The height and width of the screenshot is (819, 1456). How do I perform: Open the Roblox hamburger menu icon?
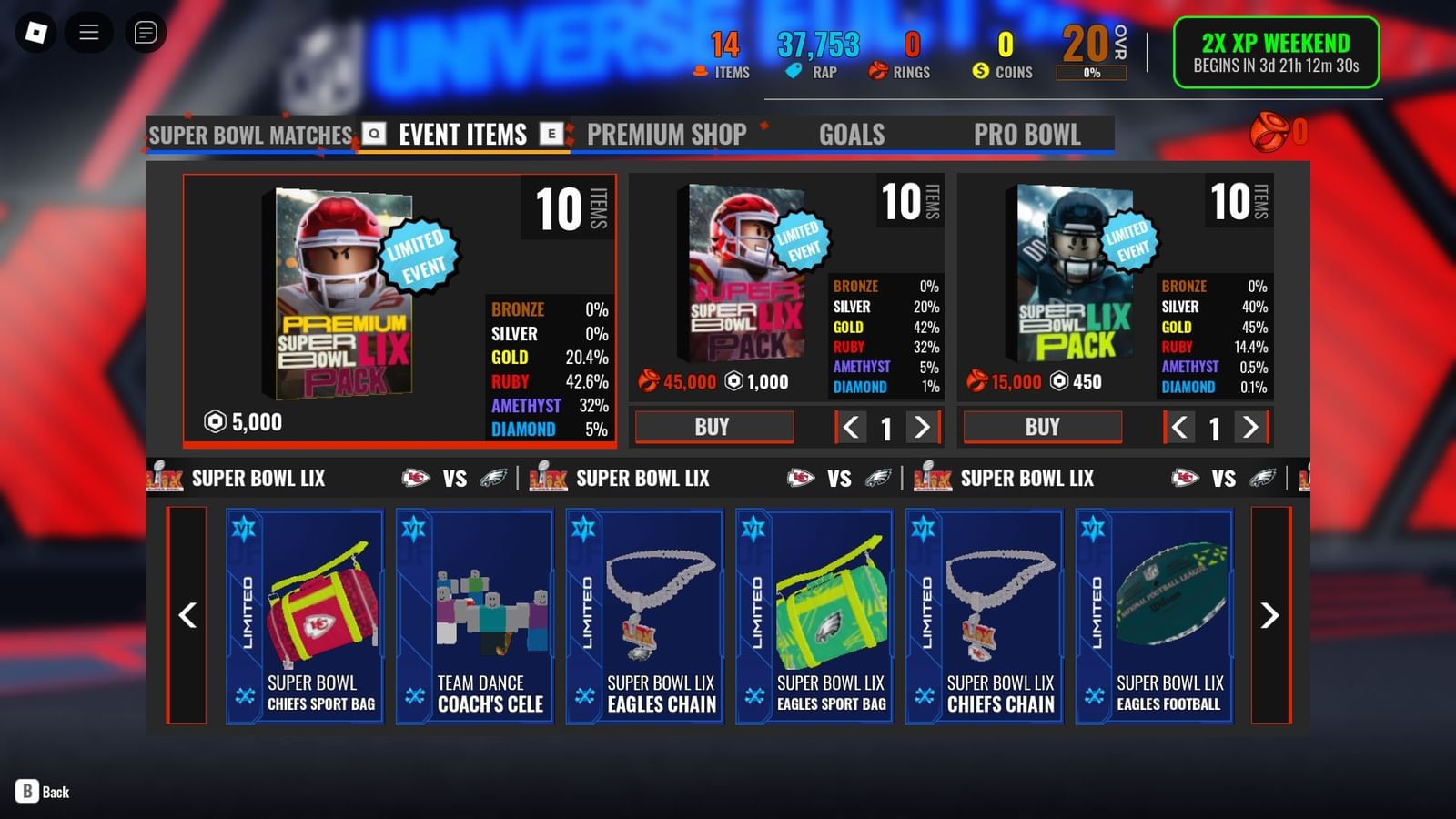coord(88,30)
